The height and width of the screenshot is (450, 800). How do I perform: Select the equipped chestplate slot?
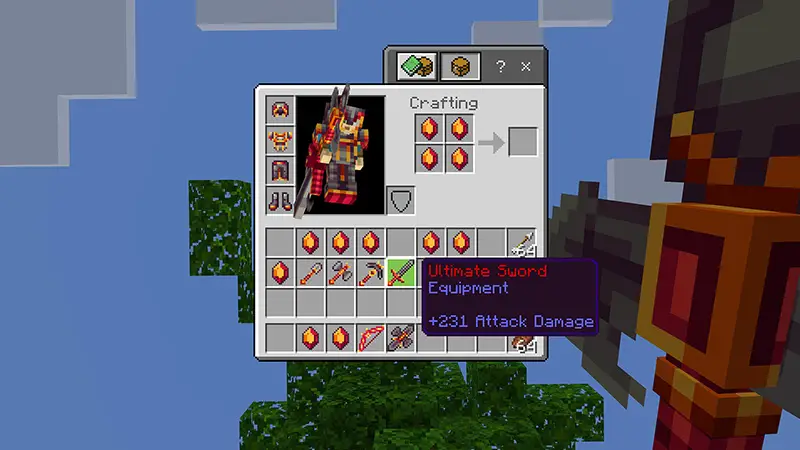[x=280, y=140]
